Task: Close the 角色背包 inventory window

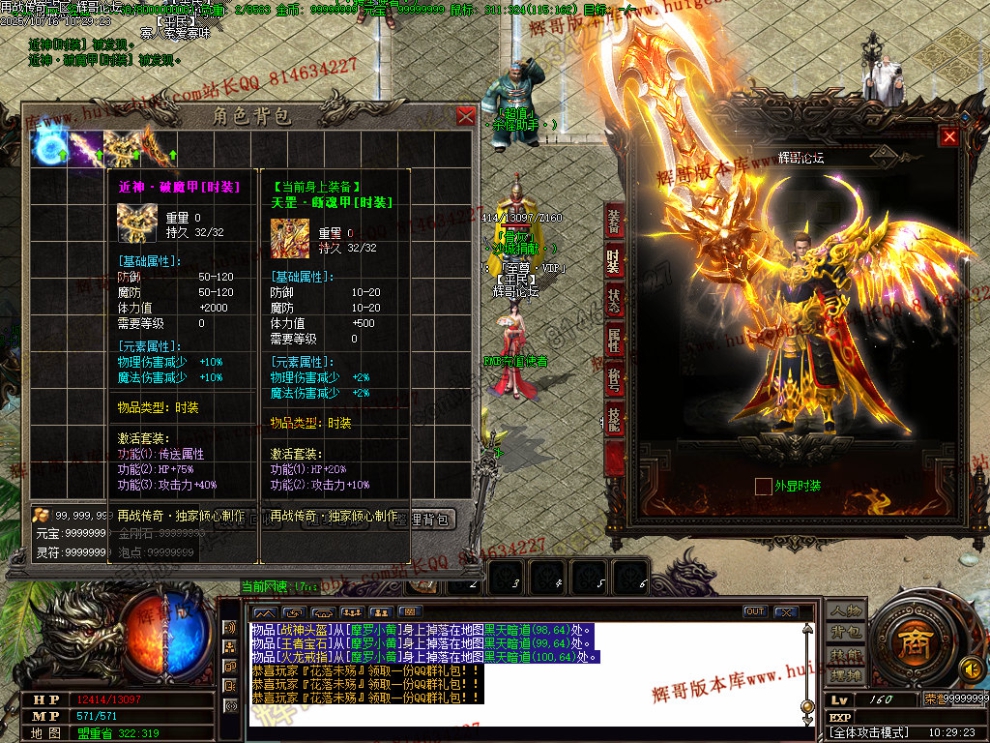Action: tap(465, 116)
